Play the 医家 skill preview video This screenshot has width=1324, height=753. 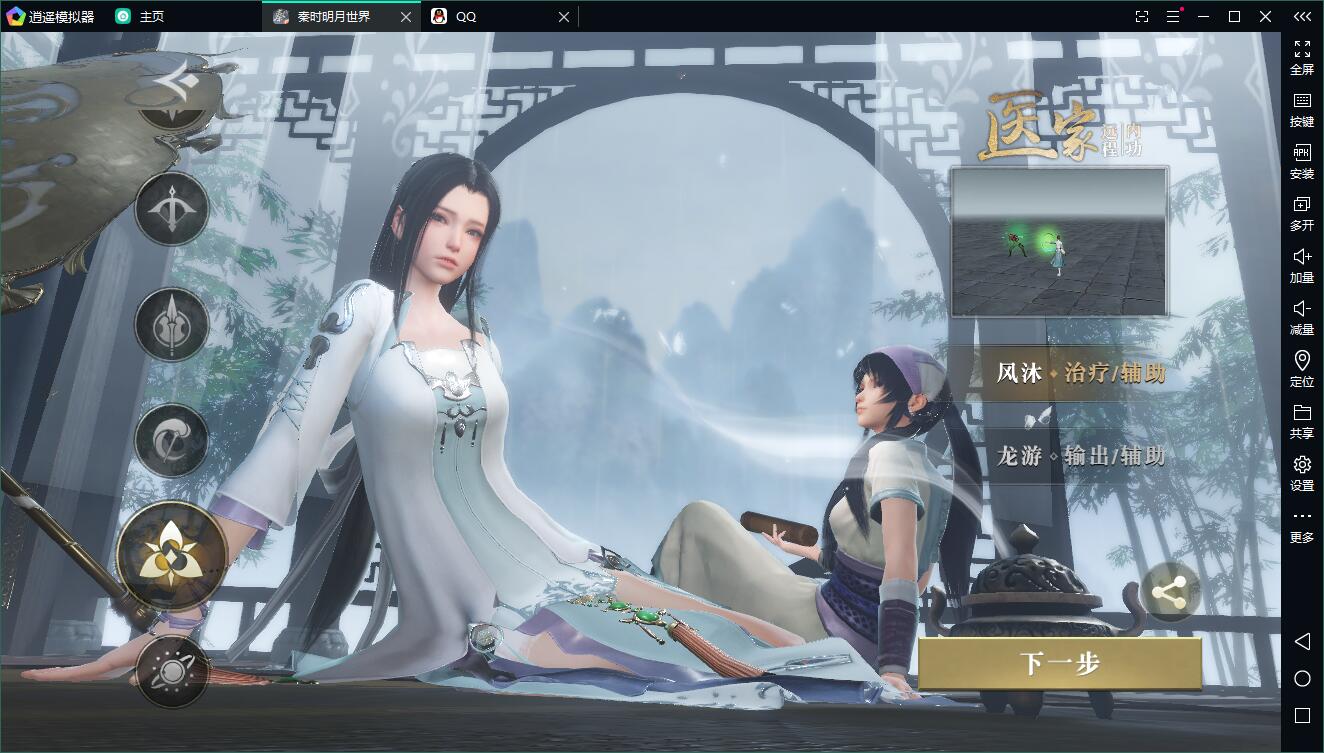tap(1059, 242)
